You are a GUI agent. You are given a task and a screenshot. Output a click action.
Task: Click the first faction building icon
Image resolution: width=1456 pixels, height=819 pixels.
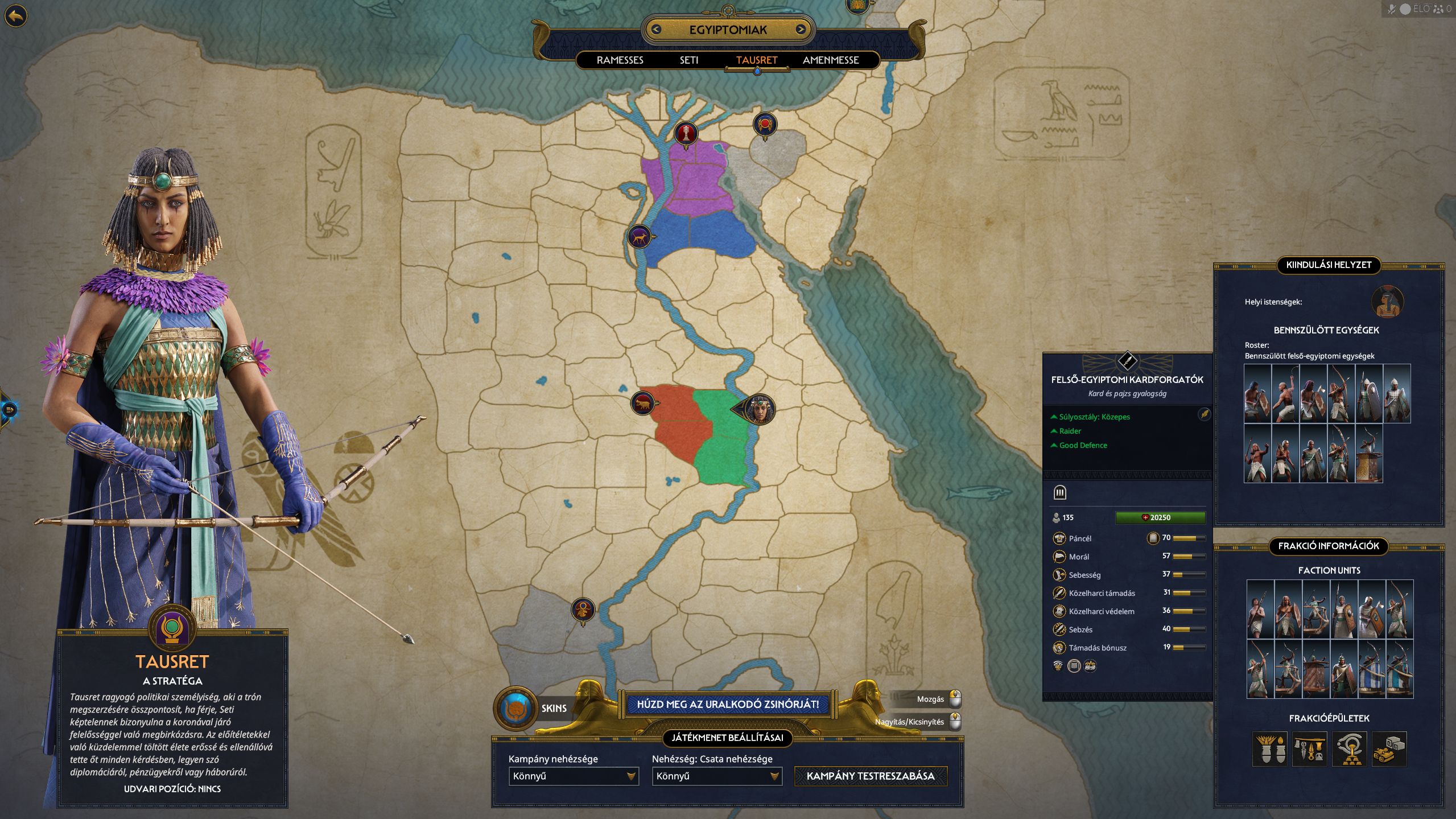click(1269, 749)
